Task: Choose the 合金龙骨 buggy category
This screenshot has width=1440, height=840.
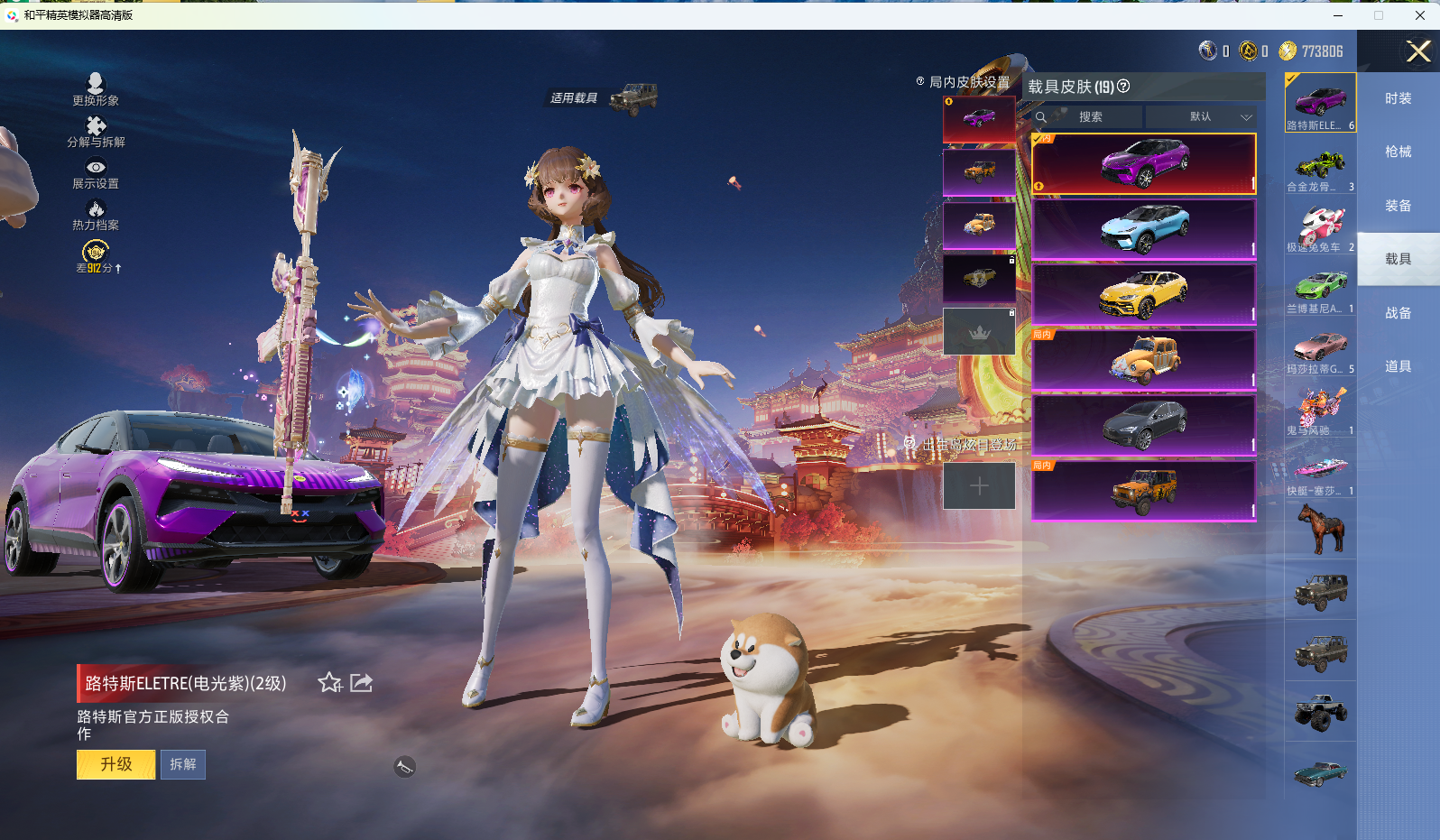Action: coord(1320,169)
